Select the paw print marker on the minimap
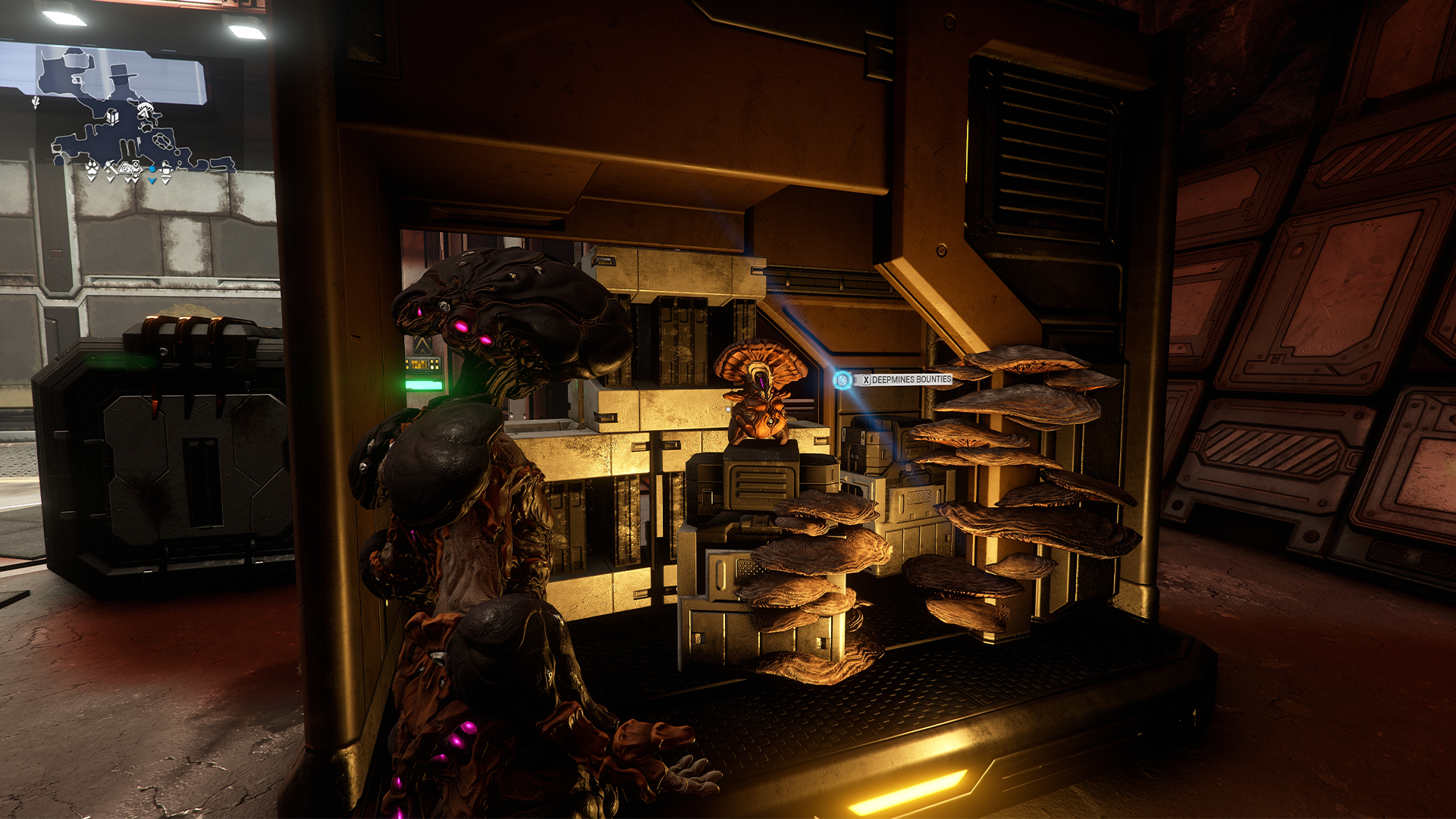Image resolution: width=1456 pixels, height=819 pixels. pos(92,168)
